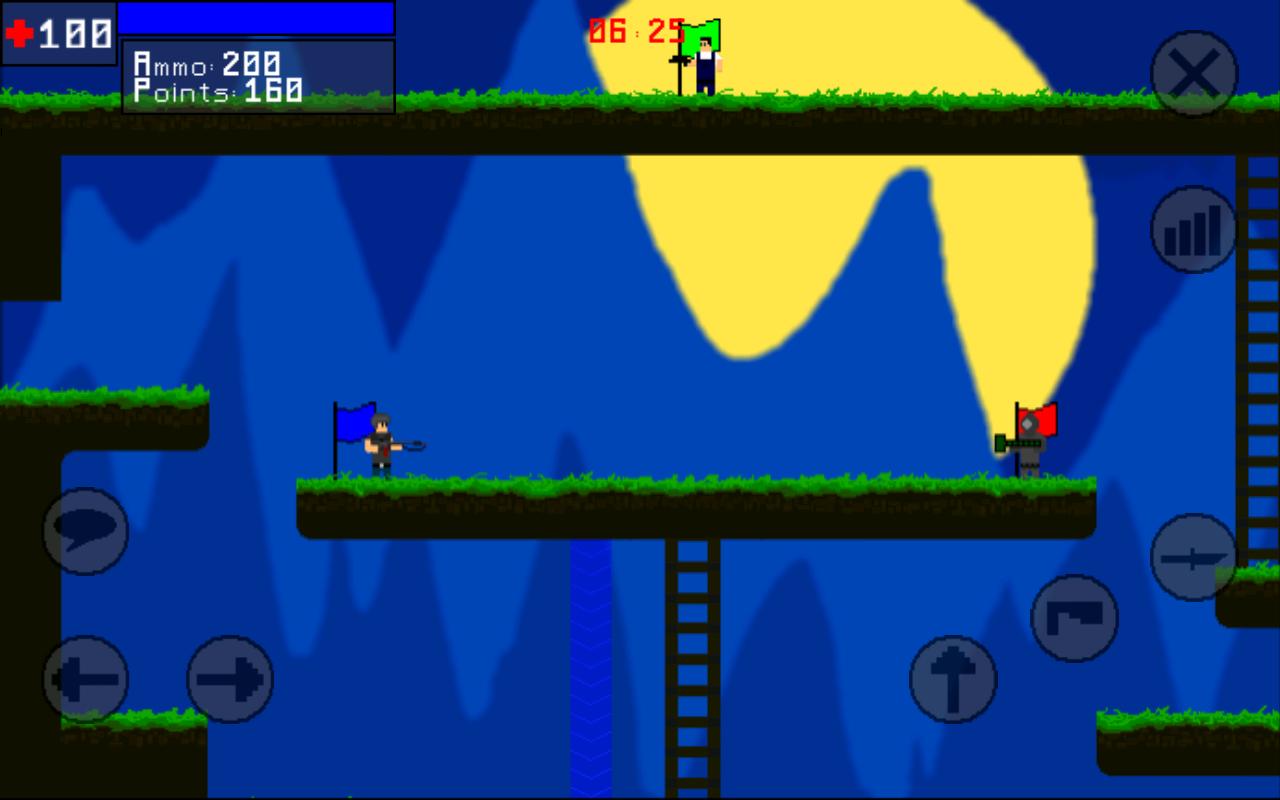1280x800 pixels.
Task: Fire using the gun button
Action: tap(1074, 618)
